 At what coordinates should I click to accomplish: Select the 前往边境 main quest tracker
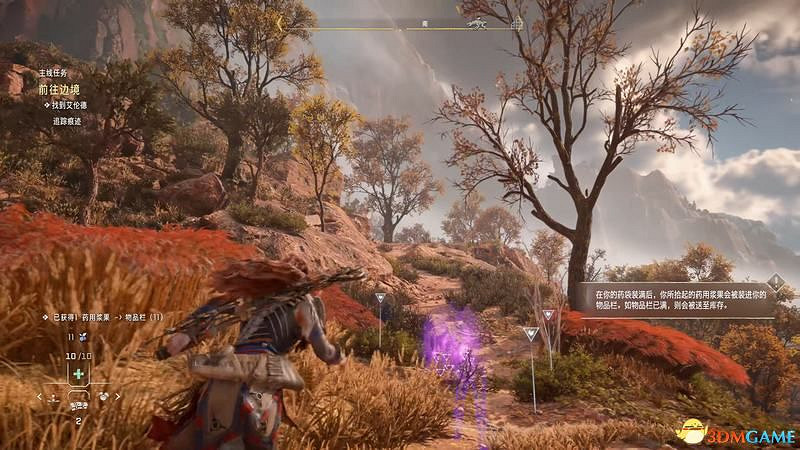coord(60,88)
